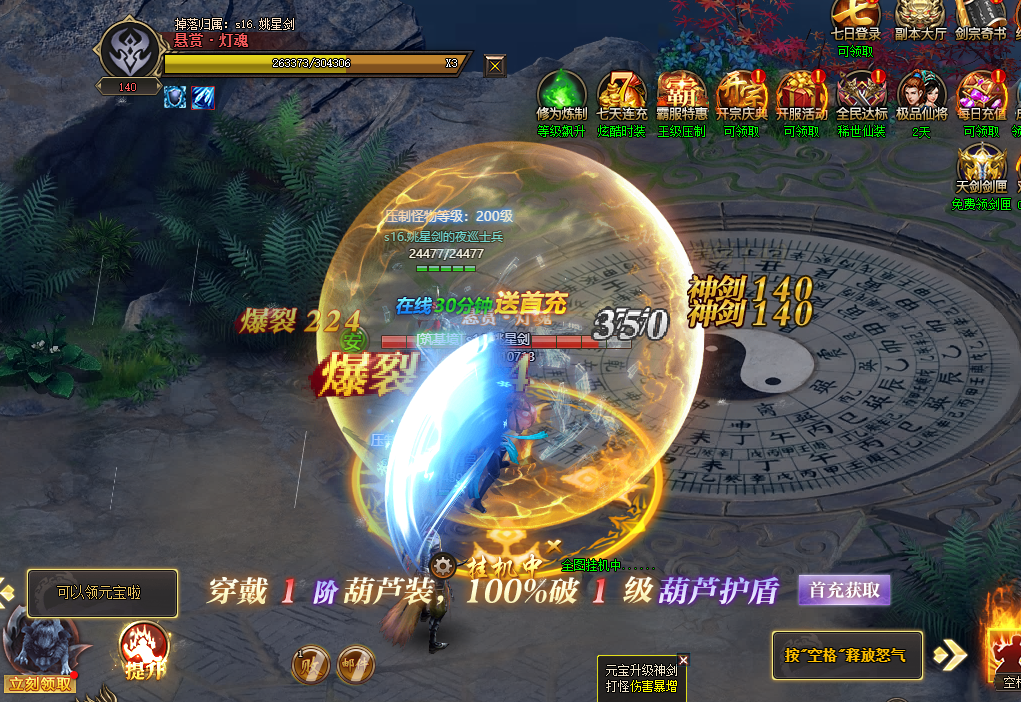Close the boss target frame with X
Viewport: 1021px width, 702px height.
(495, 66)
